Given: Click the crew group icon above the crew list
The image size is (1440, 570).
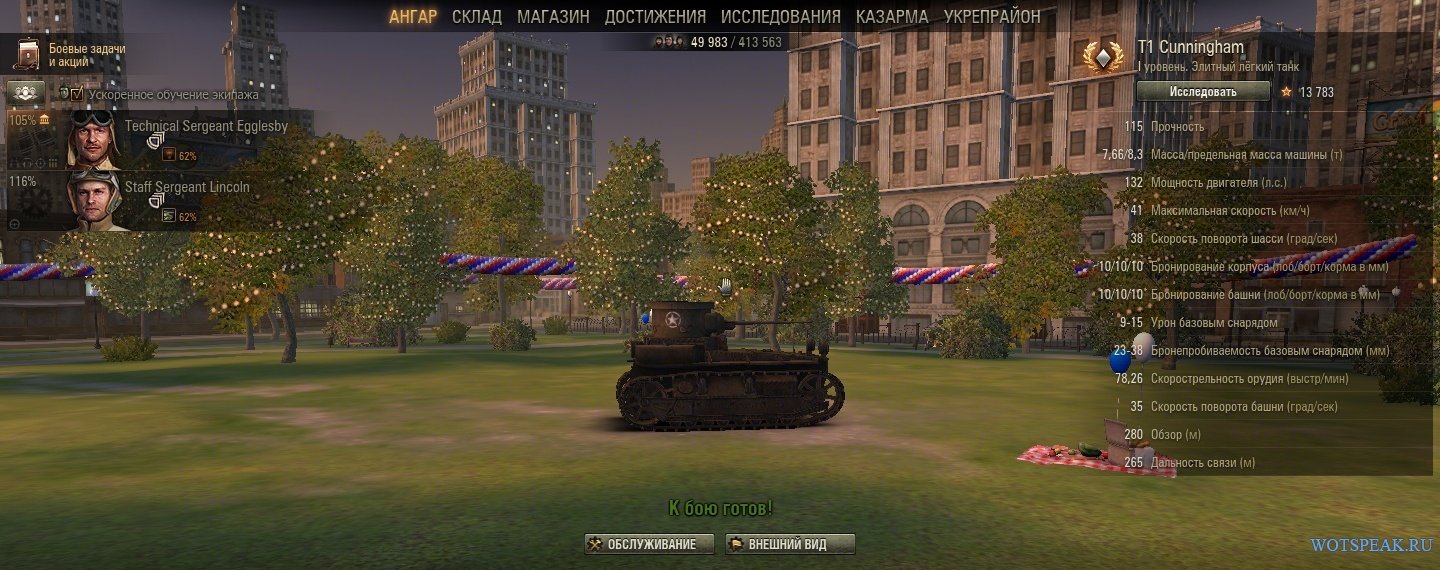Looking at the screenshot, I should coord(26,93).
